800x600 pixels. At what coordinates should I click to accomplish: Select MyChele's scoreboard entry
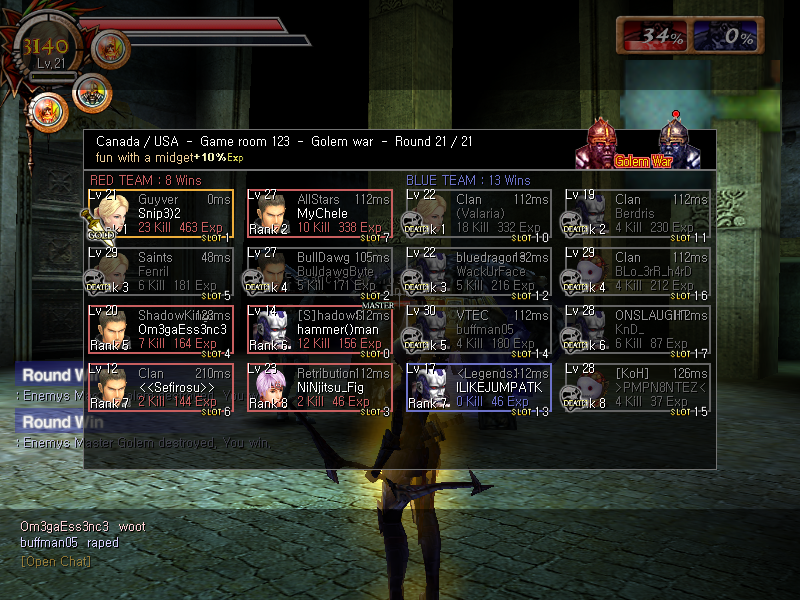(320, 214)
